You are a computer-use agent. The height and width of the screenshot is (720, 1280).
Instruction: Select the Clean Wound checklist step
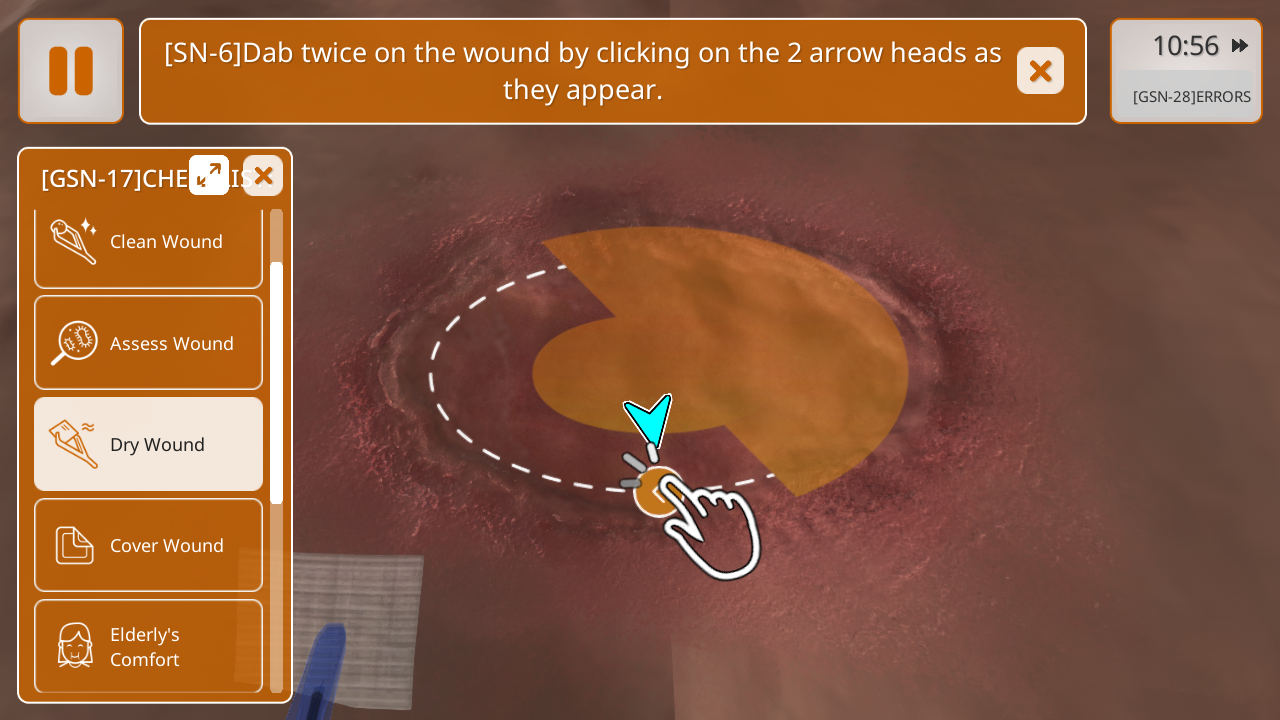148,243
